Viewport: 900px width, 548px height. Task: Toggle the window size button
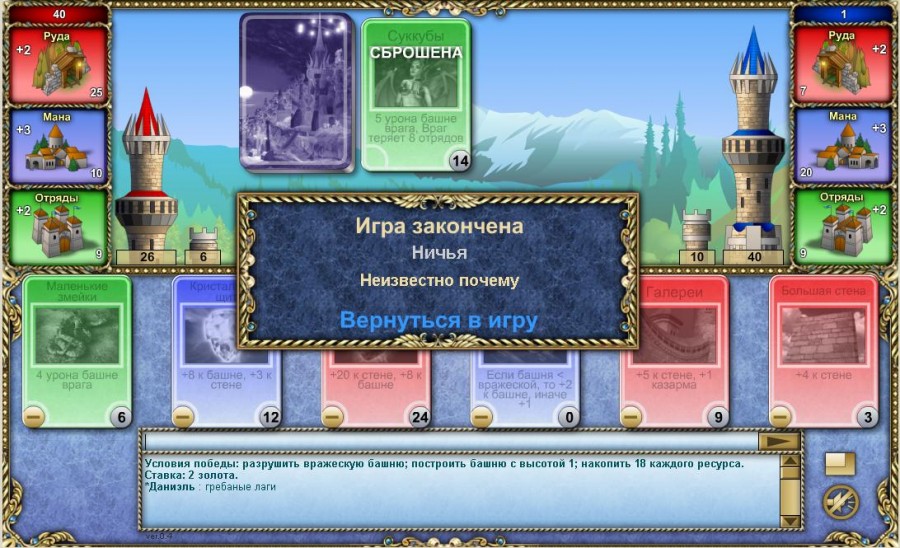click(x=840, y=463)
